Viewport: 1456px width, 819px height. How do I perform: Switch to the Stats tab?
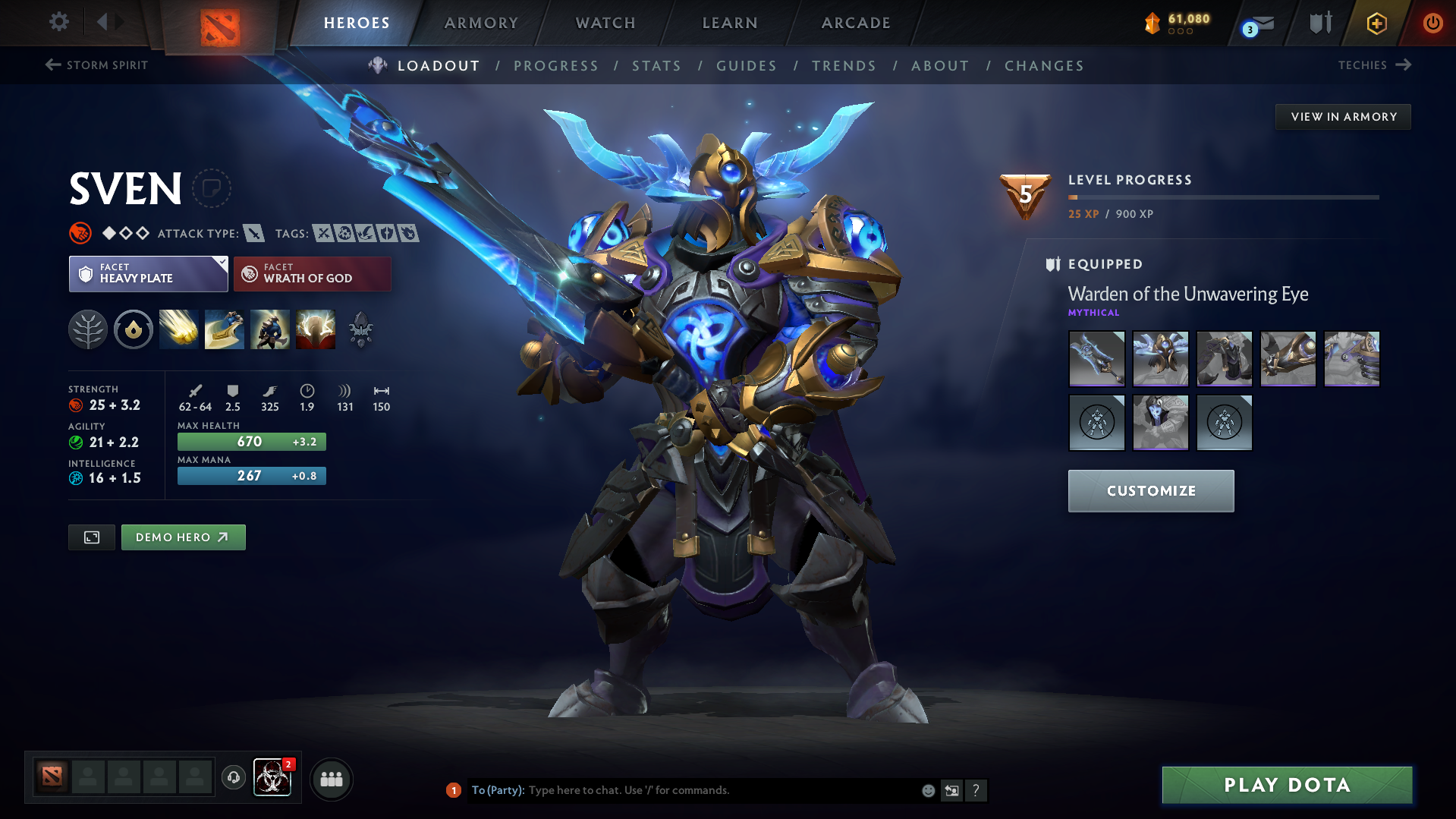coord(656,66)
